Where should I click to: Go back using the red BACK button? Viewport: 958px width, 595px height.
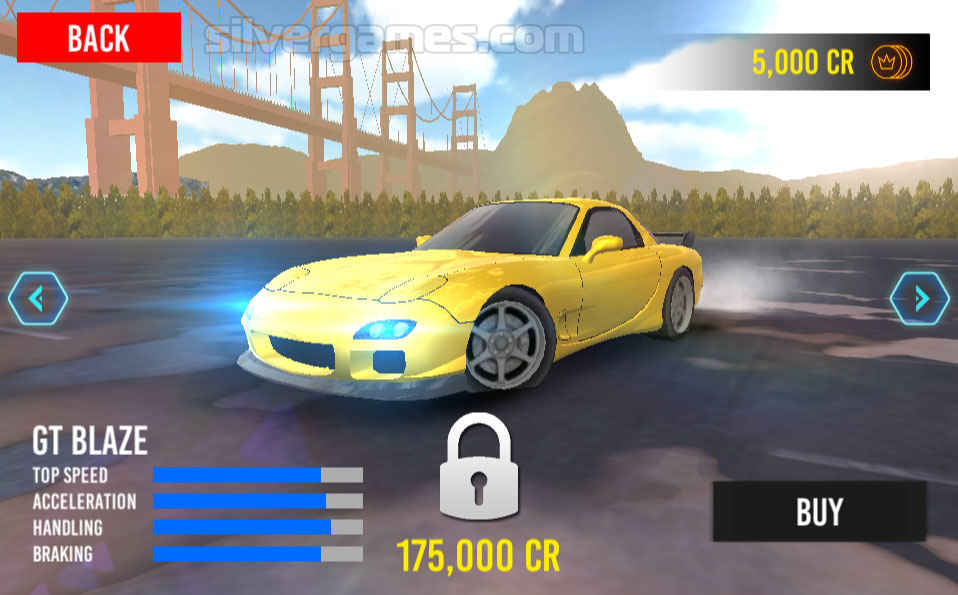tap(98, 38)
